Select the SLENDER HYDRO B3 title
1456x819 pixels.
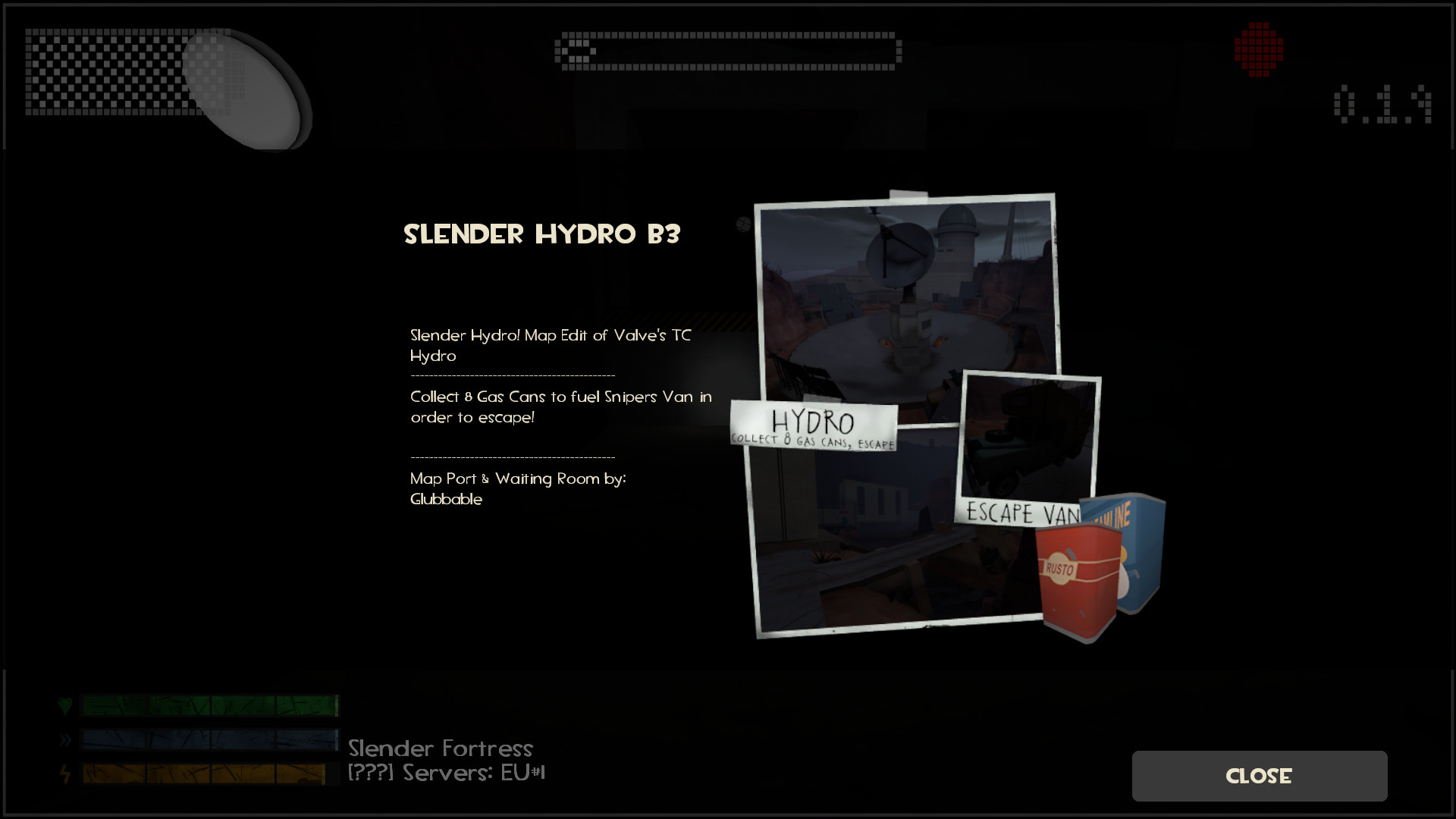pos(541,235)
